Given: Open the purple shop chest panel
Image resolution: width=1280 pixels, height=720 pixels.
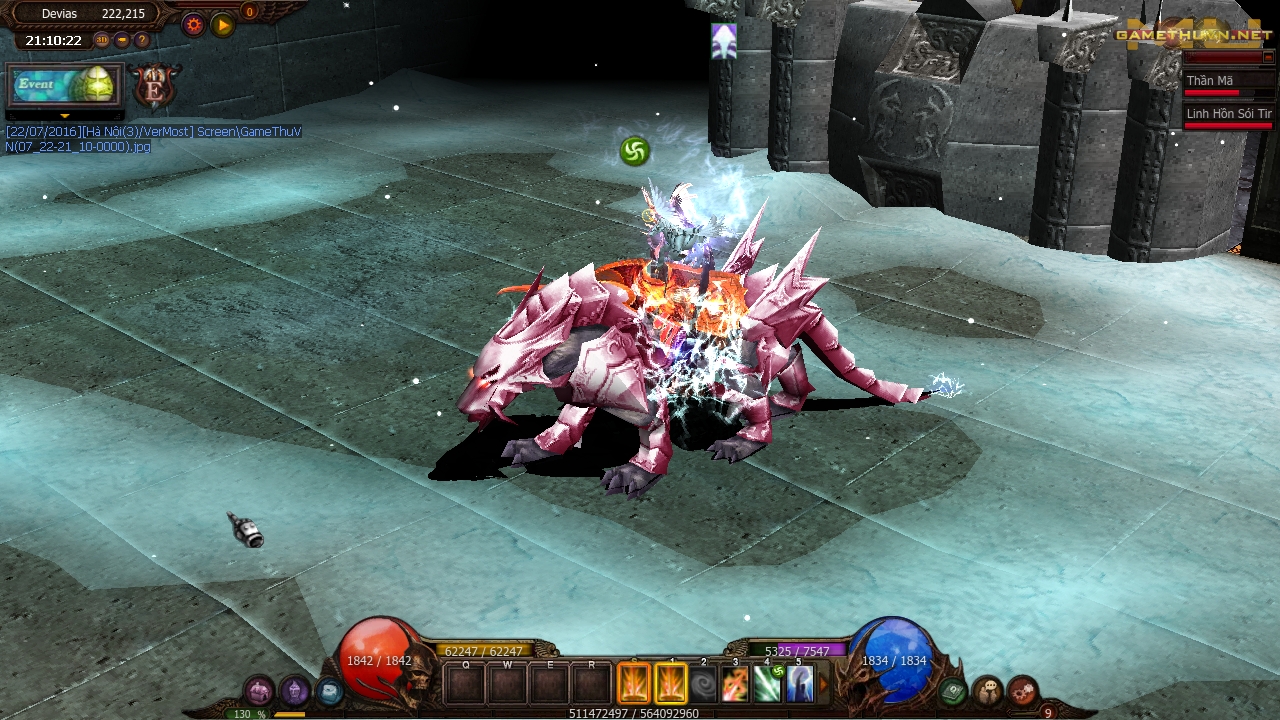Looking at the screenshot, I should click(260, 690).
